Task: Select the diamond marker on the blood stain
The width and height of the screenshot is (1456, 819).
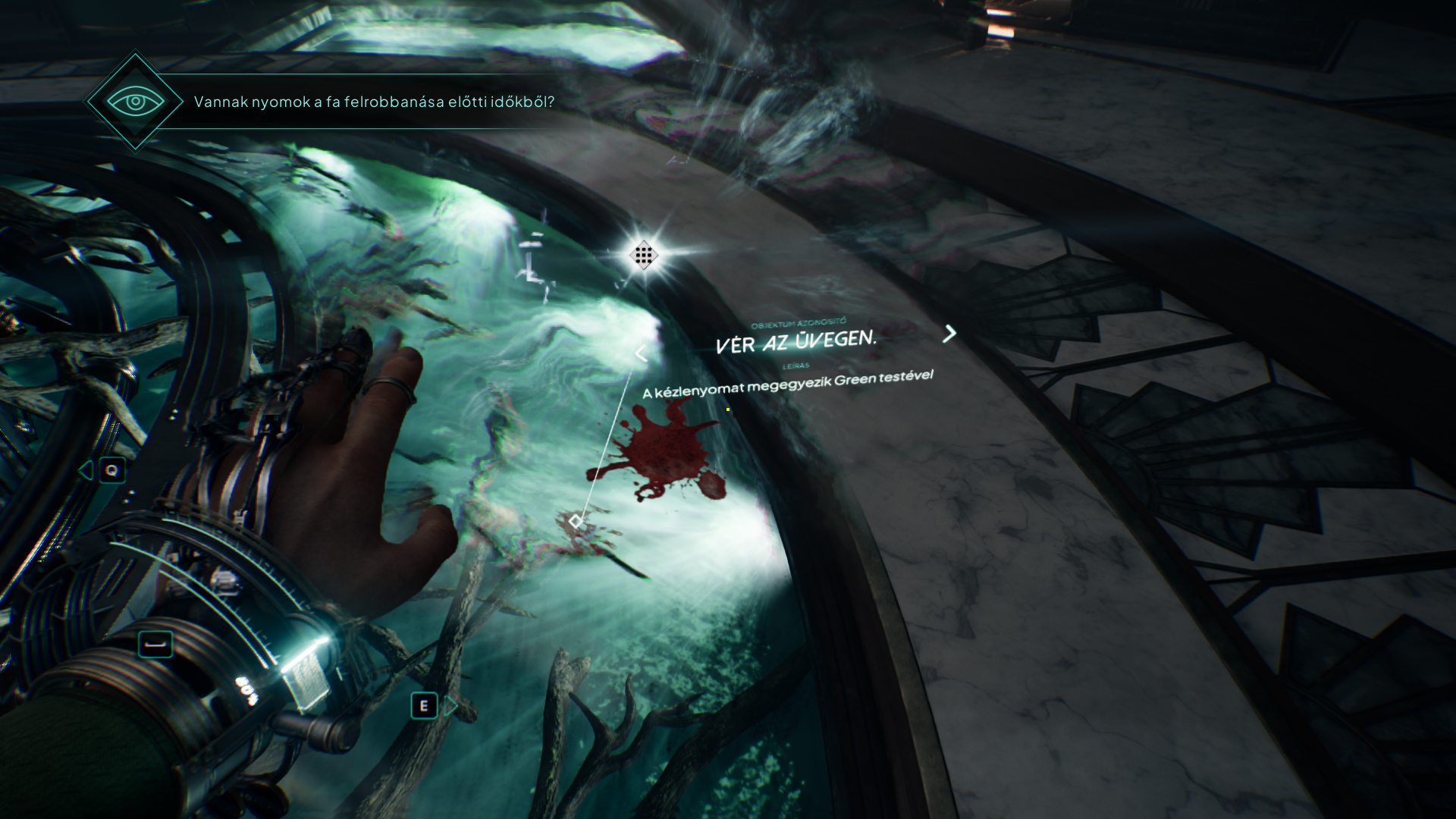Action: coord(576,521)
